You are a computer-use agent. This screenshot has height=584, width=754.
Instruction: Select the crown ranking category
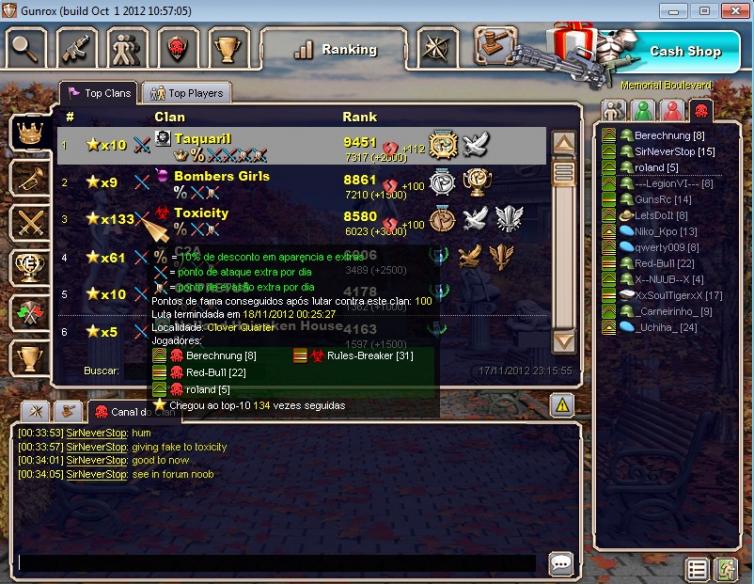(29, 131)
